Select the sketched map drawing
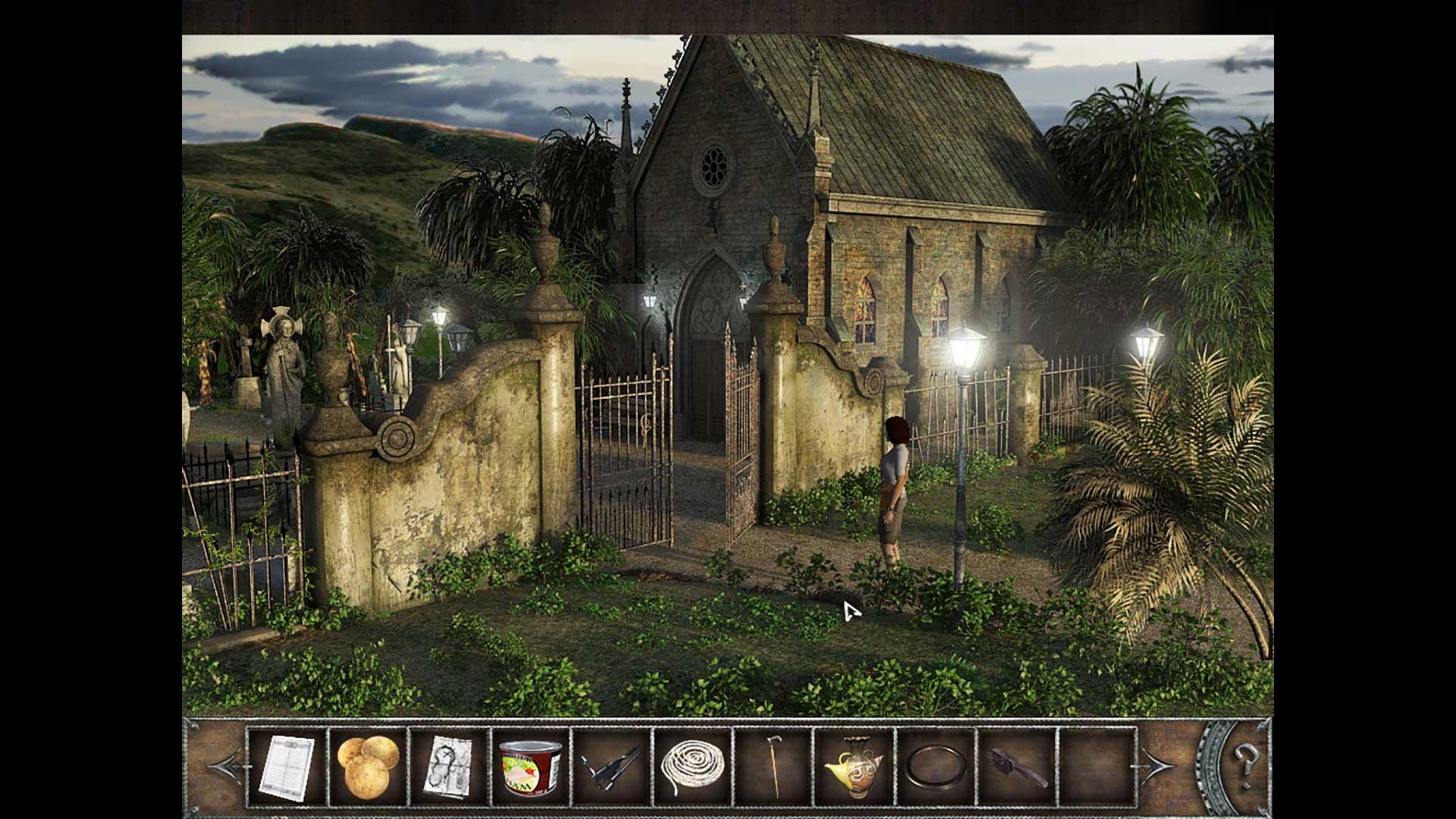The height and width of the screenshot is (819, 1456). click(x=449, y=767)
